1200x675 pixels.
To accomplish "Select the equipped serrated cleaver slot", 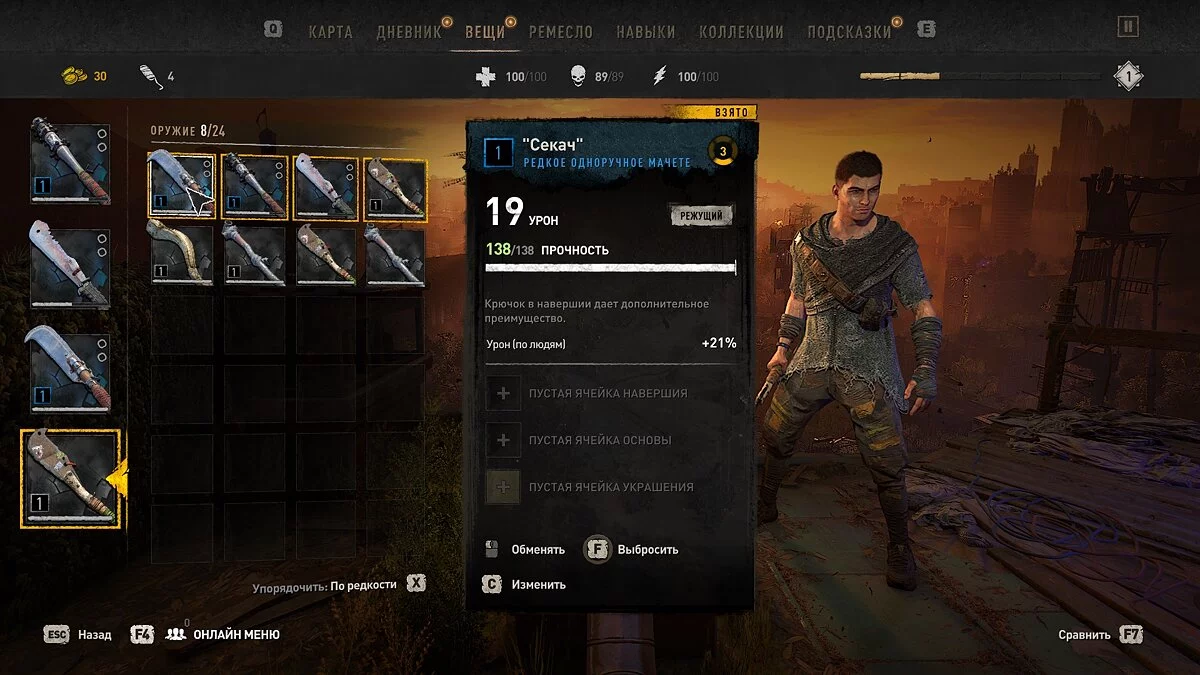I will pyautogui.click(x=70, y=267).
